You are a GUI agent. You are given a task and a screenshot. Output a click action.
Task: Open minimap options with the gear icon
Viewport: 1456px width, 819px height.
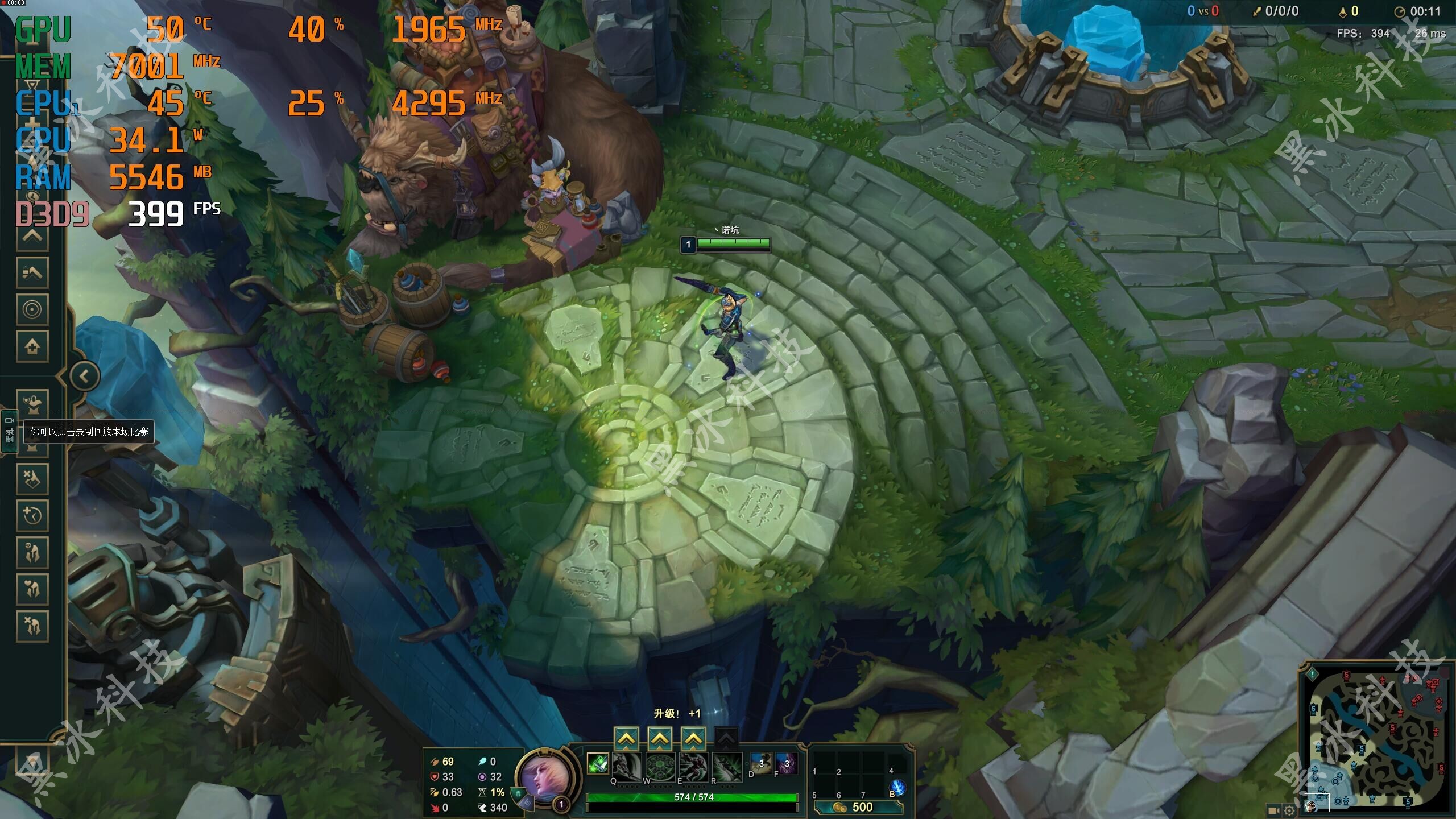click(x=1289, y=810)
